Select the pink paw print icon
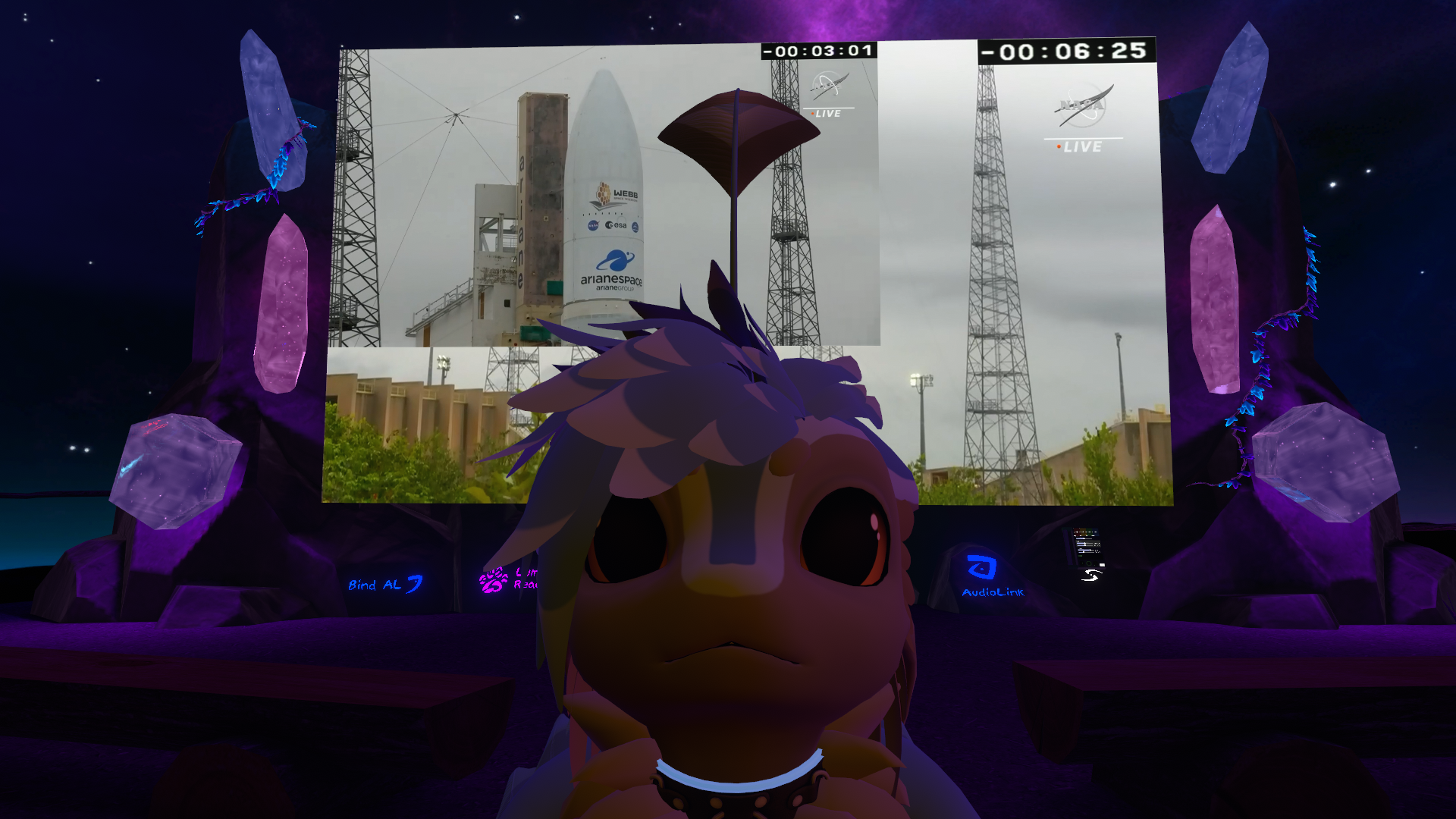The height and width of the screenshot is (819, 1456). (493, 581)
